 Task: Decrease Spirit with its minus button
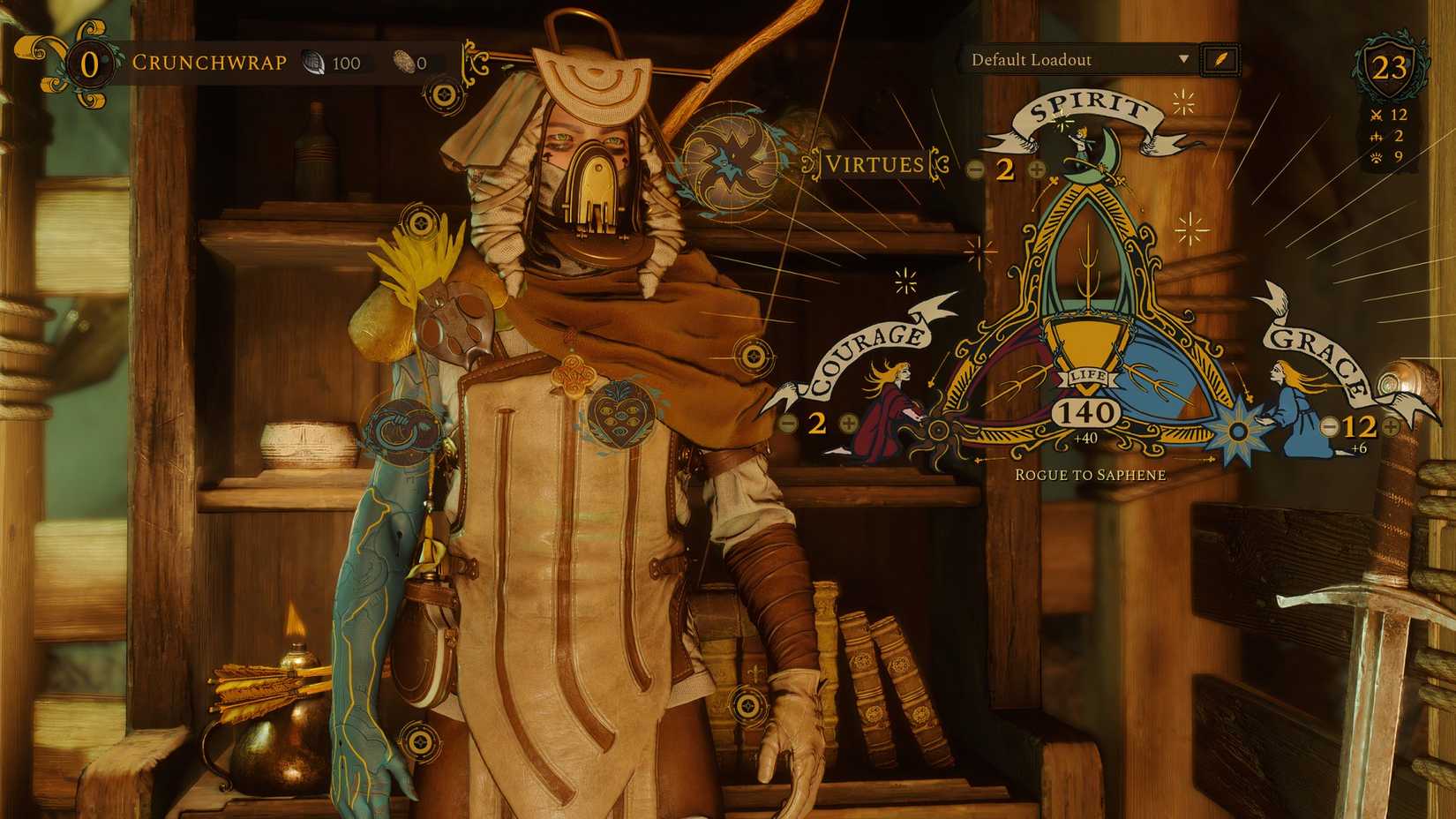click(x=978, y=169)
